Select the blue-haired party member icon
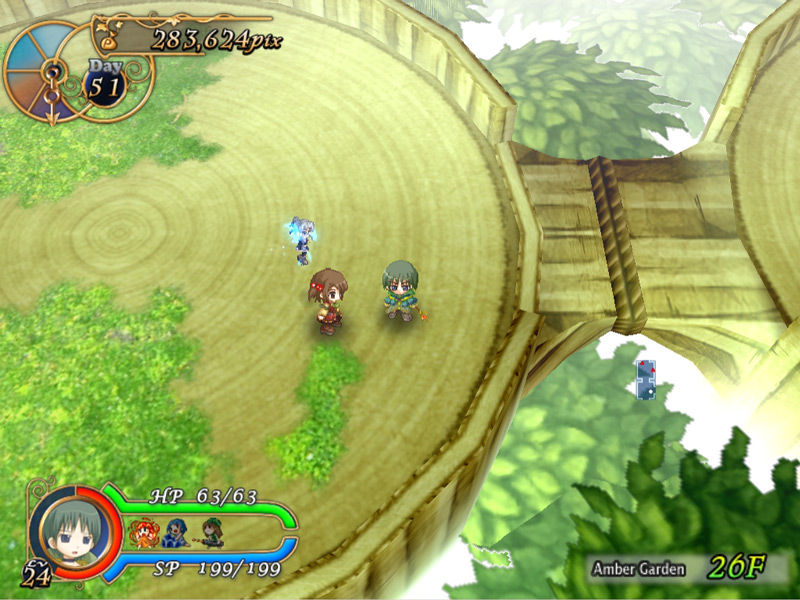Image resolution: width=800 pixels, height=600 pixels. (x=176, y=532)
